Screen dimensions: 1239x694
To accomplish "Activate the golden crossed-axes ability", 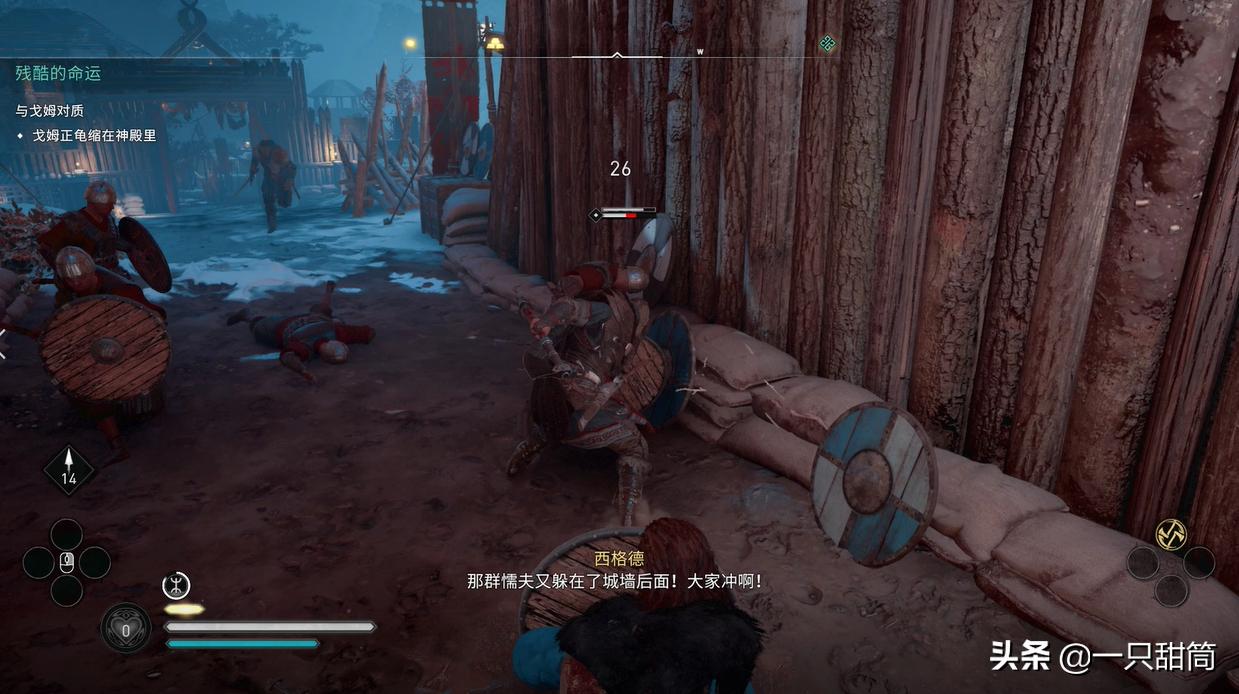I will 1170,534.
